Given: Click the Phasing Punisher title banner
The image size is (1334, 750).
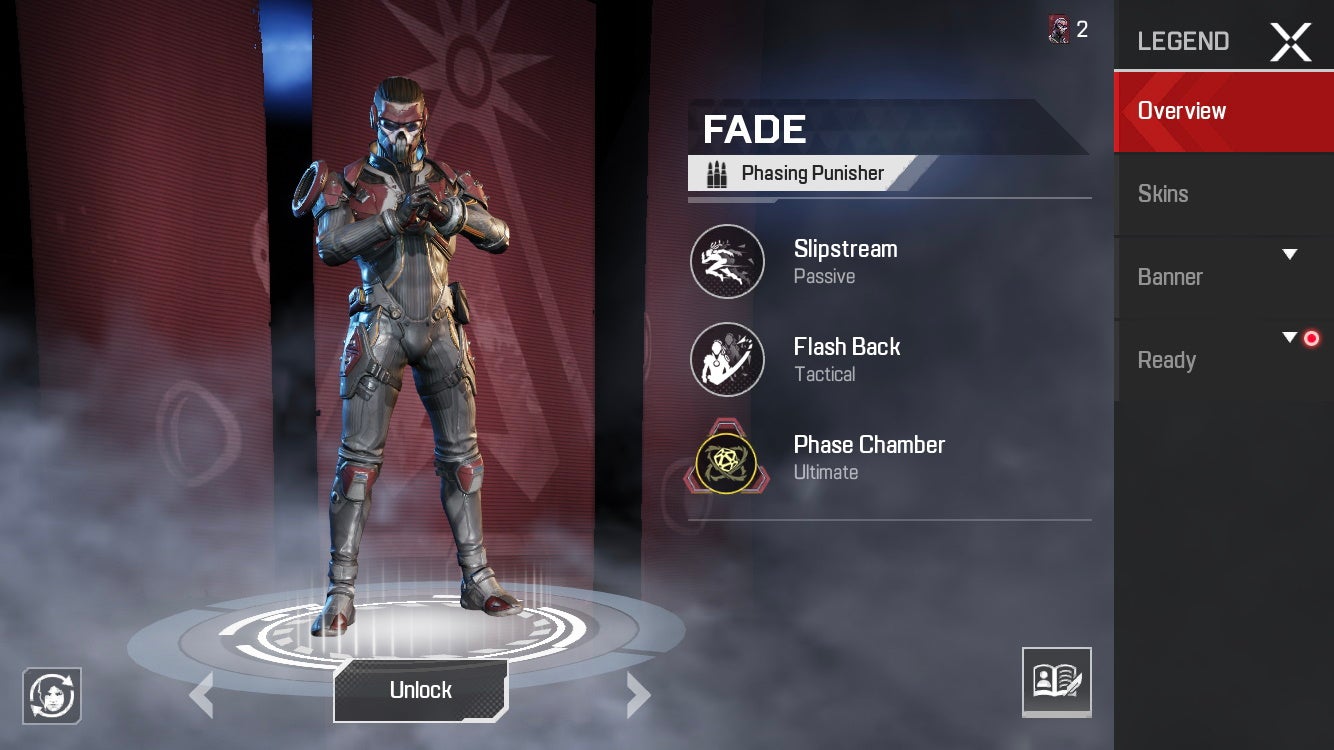Looking at the screenshot, I should pyautogui.click(x=800, y=172).
